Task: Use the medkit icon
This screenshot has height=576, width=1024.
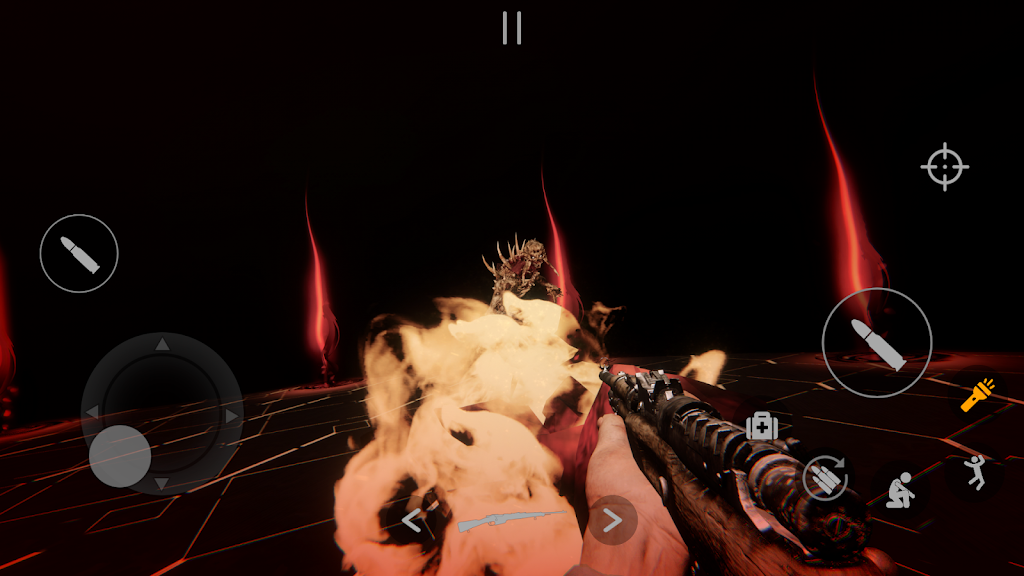Action: tap(762, 426)
